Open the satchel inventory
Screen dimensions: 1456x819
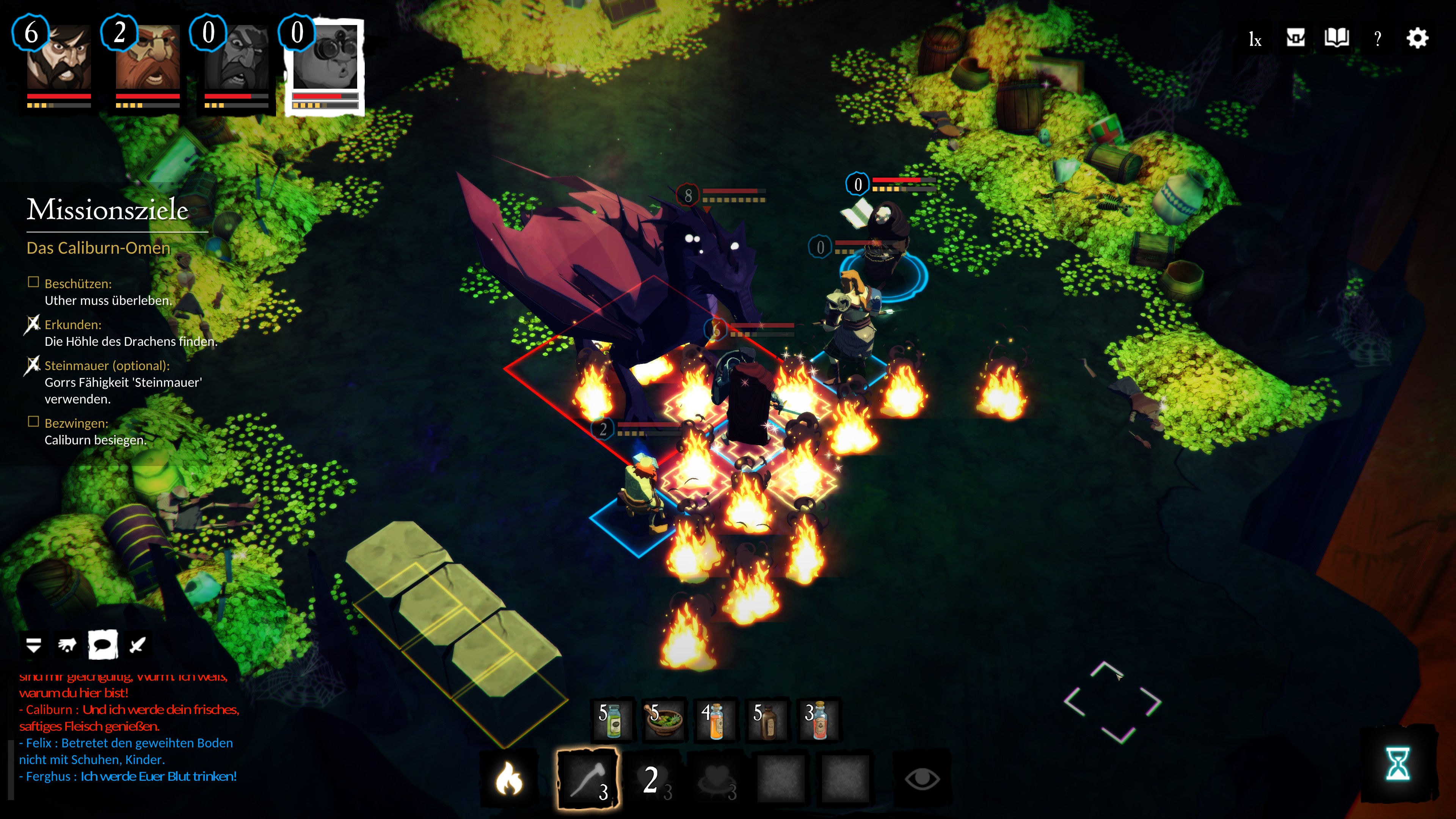coord(1296,38)
